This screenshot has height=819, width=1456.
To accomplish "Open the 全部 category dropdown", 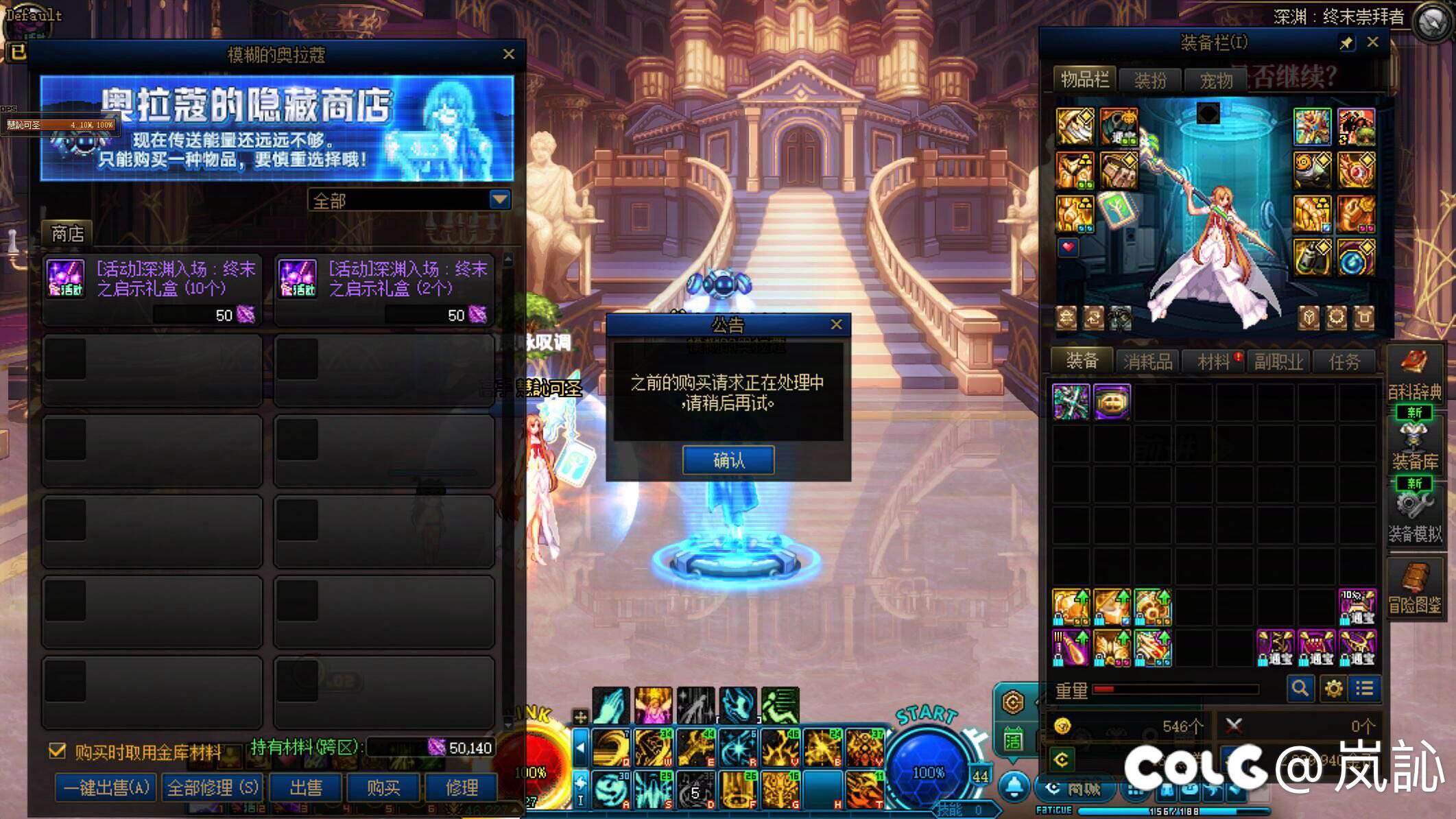I will (x=500, y=200).
